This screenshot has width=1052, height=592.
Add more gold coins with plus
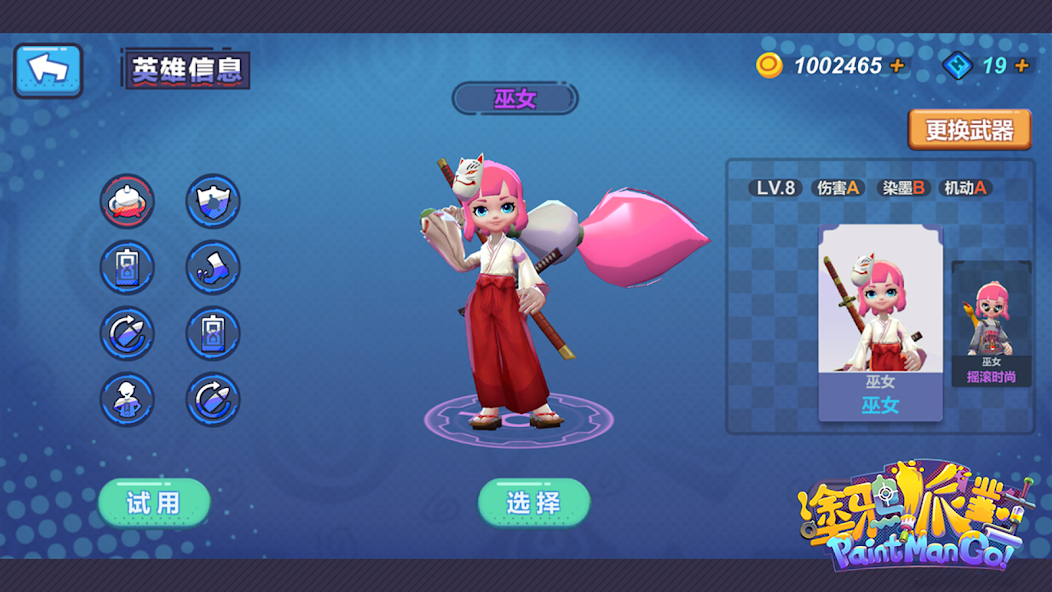click(897, 66)
